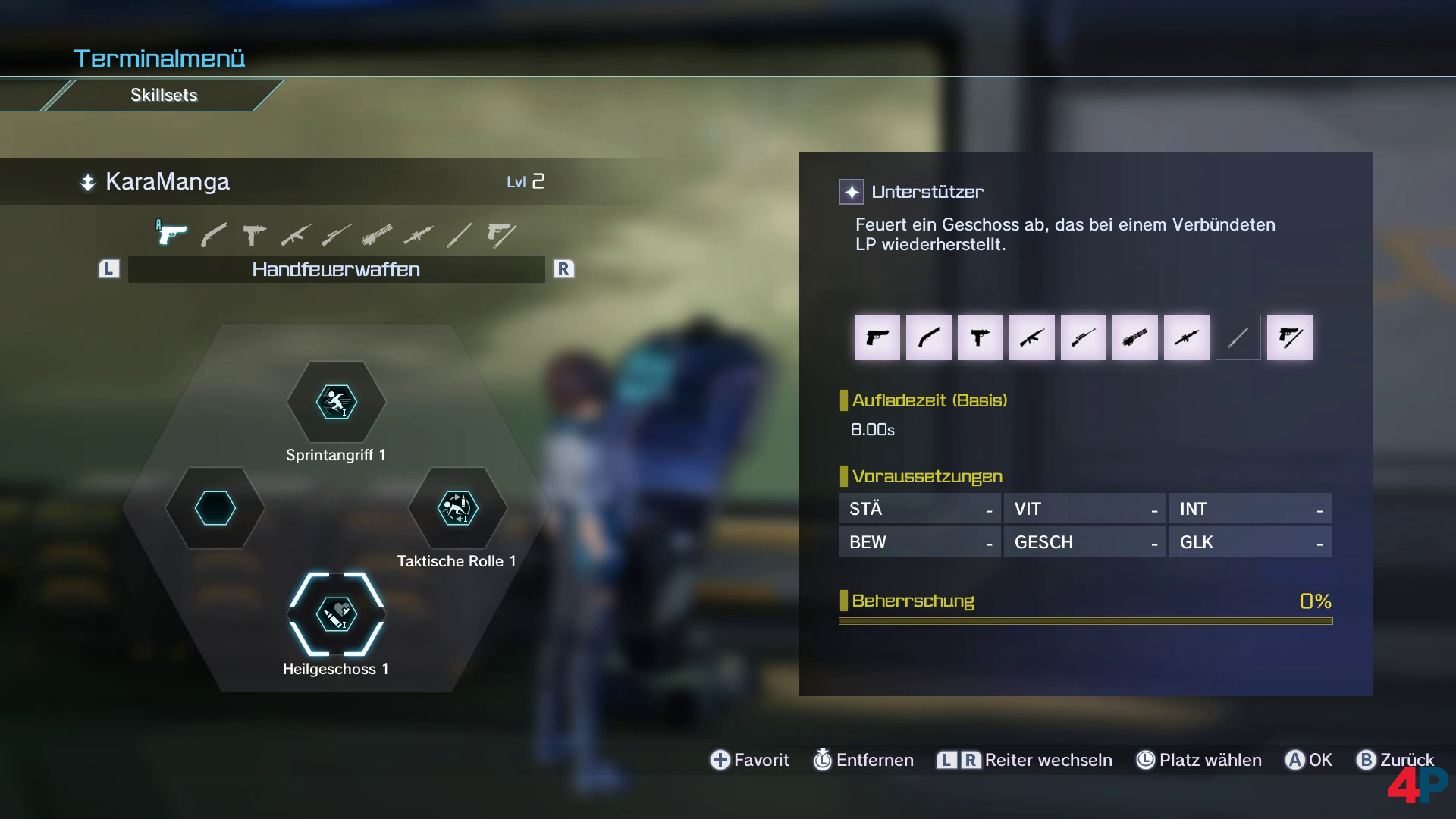Switch to the highlighted pistol weapon tab
Image resolution: width=1456 pixels, height=819 pixels.
[x=172, y=234]
